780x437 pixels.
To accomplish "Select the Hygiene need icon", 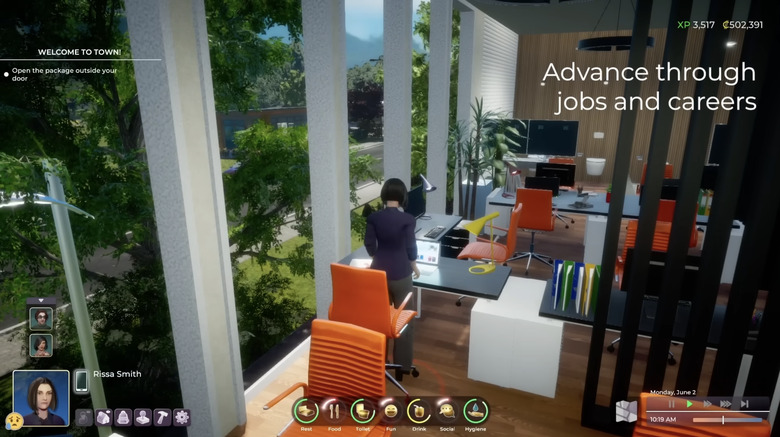I will [476, 411].
